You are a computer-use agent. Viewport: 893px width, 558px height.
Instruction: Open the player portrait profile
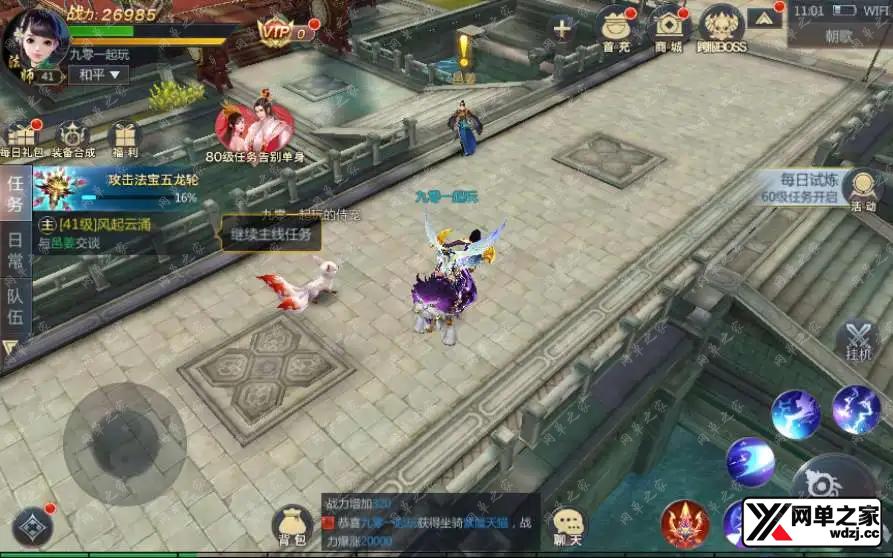pyautogui.click(x=36, y=36)
